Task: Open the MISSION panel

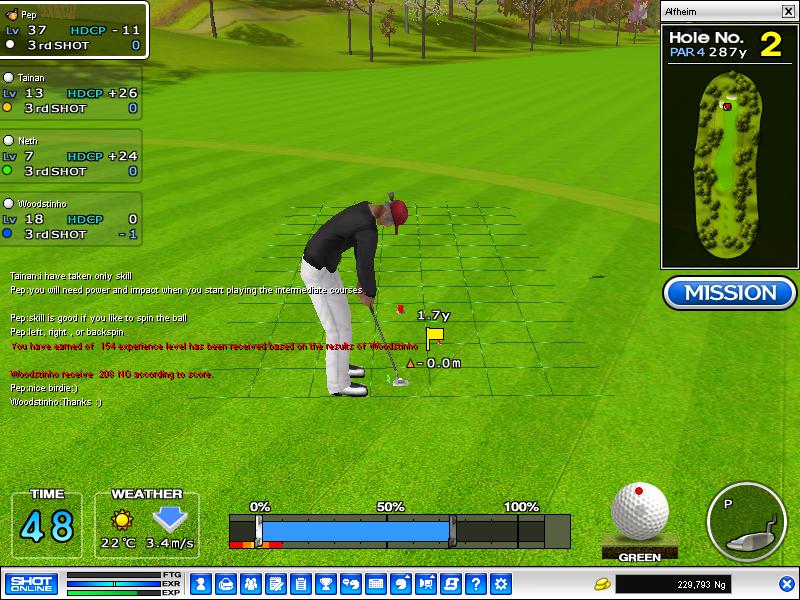Action: point(728,293)
